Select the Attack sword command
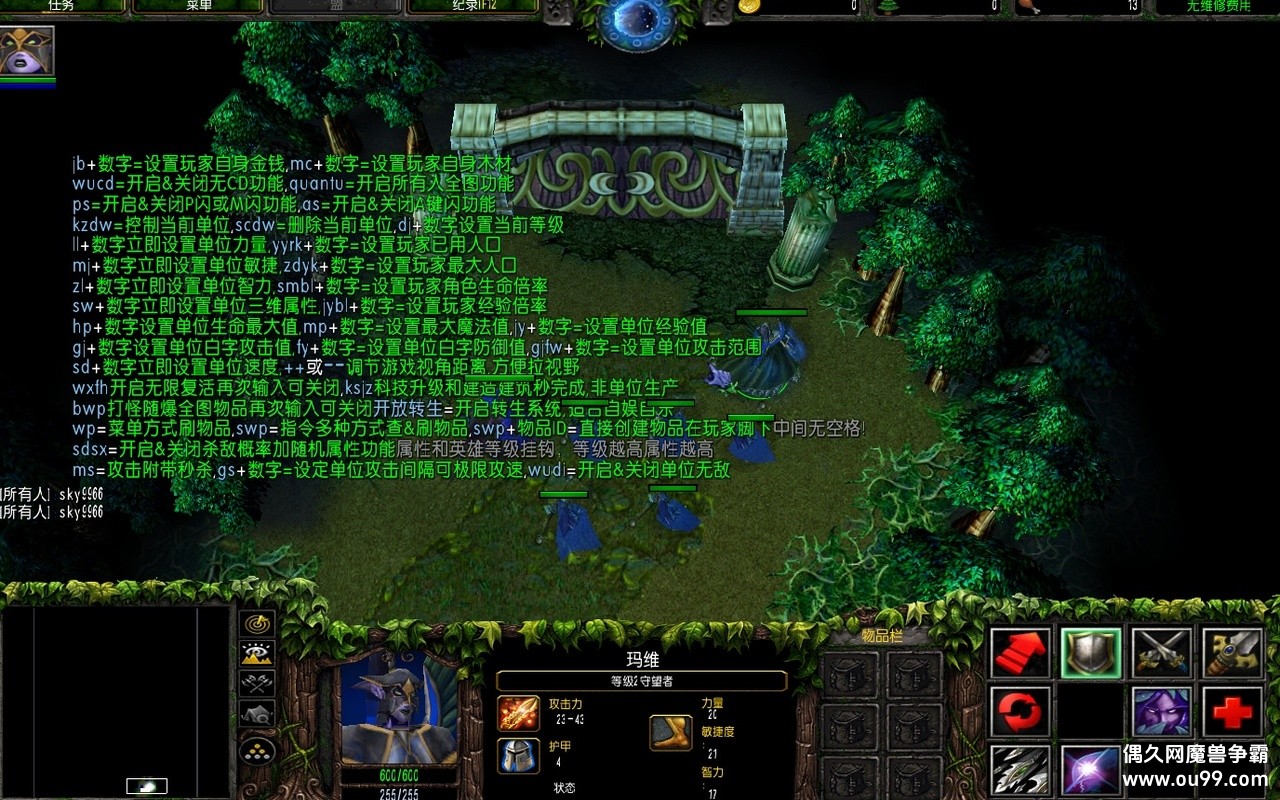The height and width of the screenshot is (800, 1280). pos(1232,653)
